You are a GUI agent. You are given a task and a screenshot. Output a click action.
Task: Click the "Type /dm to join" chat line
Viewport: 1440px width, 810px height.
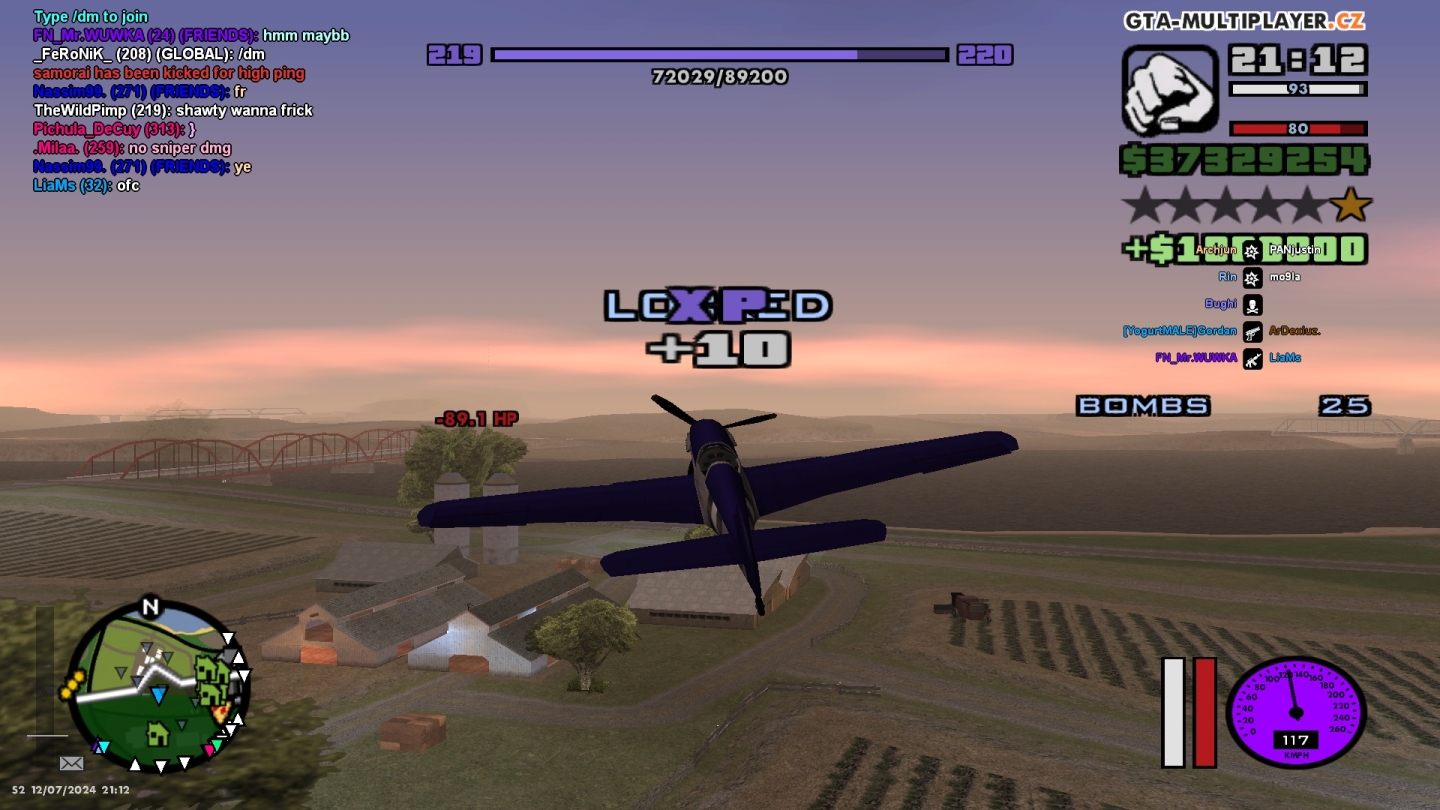click(91, 16)
